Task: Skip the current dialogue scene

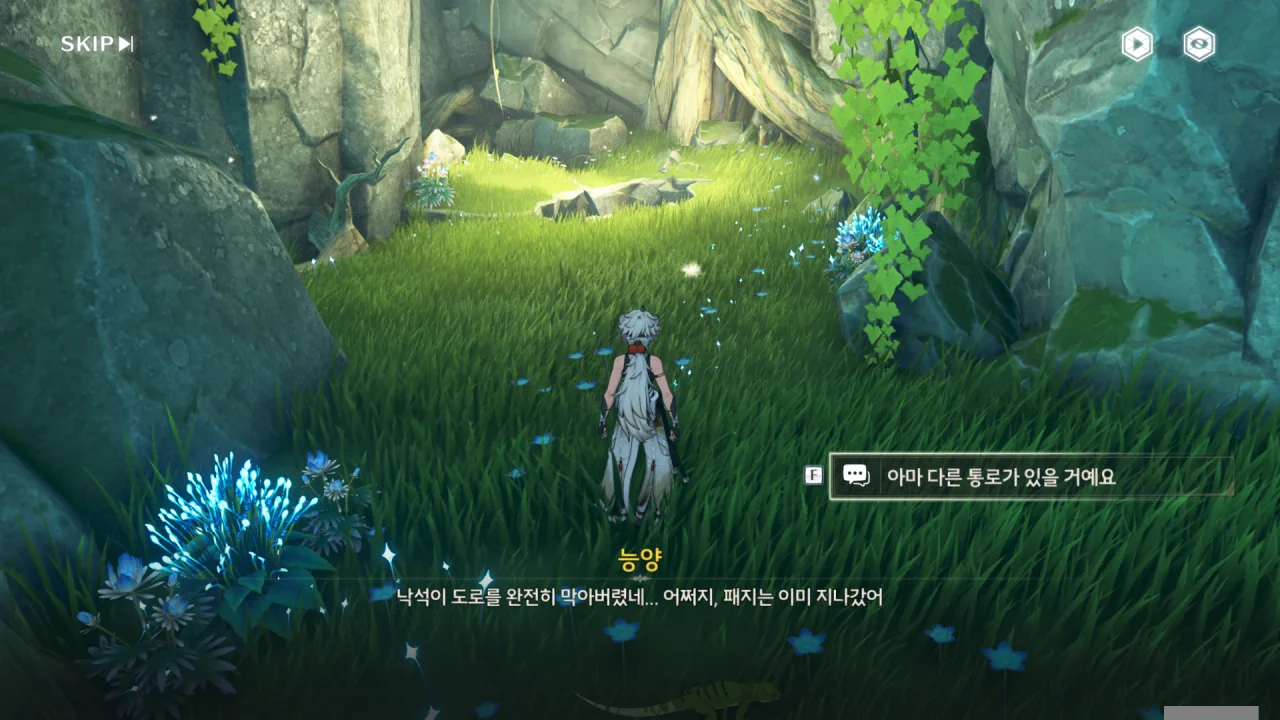Action: [97, 44]
